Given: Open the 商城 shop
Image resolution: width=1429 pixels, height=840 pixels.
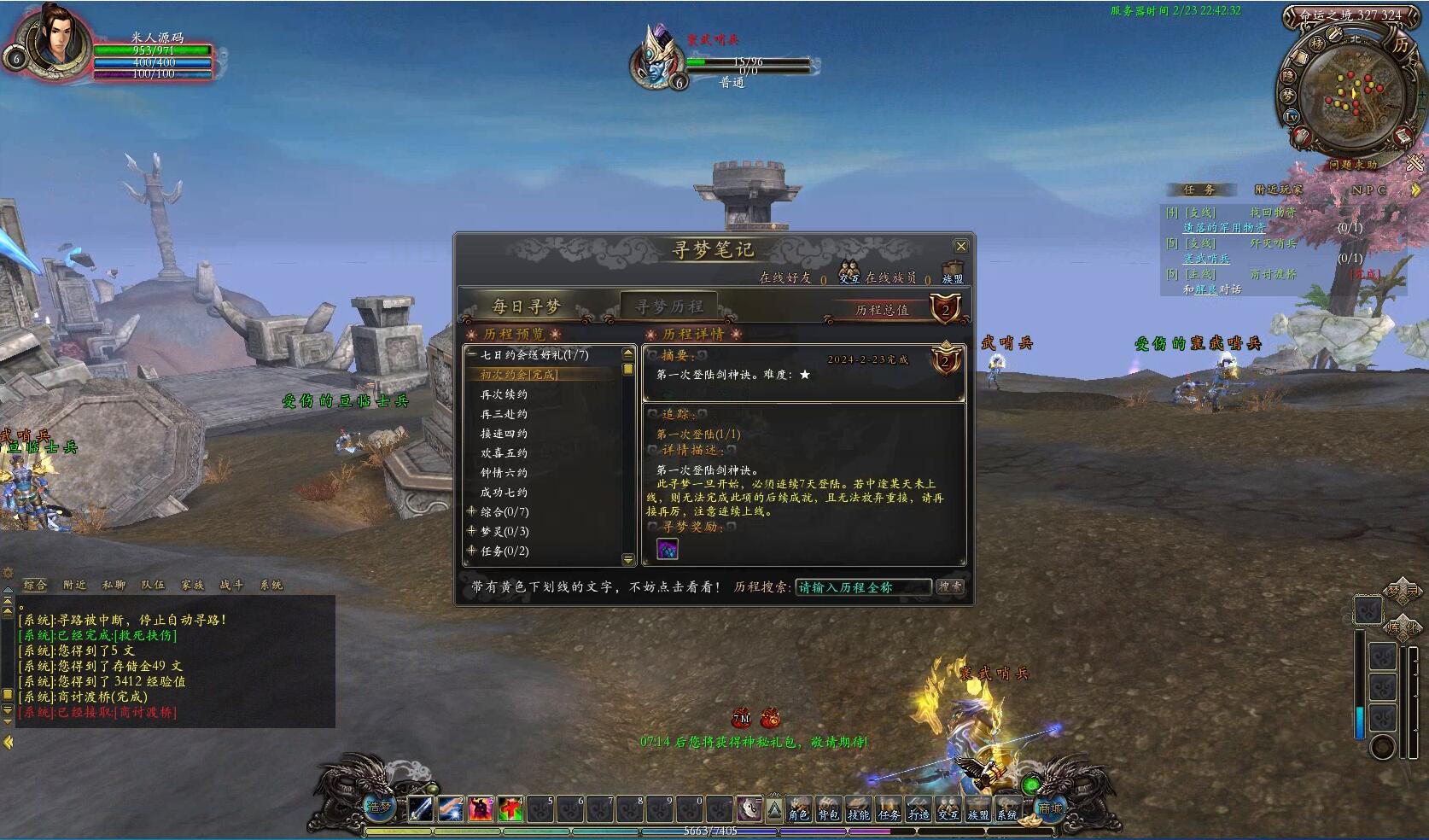Looking at the screenshot, I should click(1050, 807).
